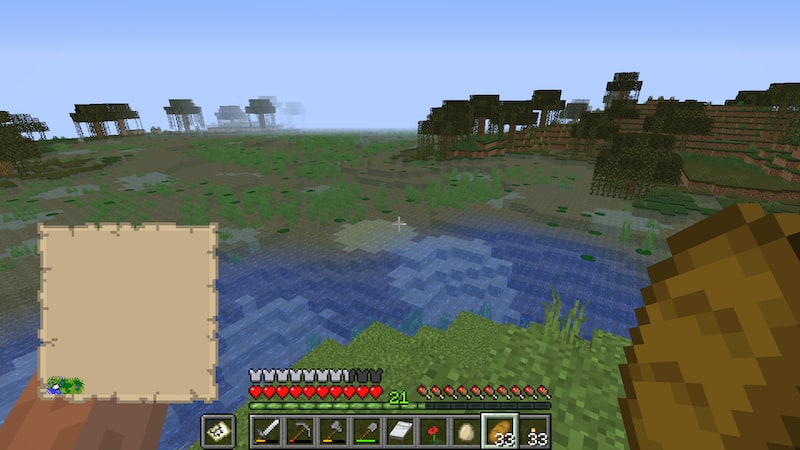Switch to the torch stack slot
Image resolution: width=800 pixels, height=450 pixels.
(531, 431)
